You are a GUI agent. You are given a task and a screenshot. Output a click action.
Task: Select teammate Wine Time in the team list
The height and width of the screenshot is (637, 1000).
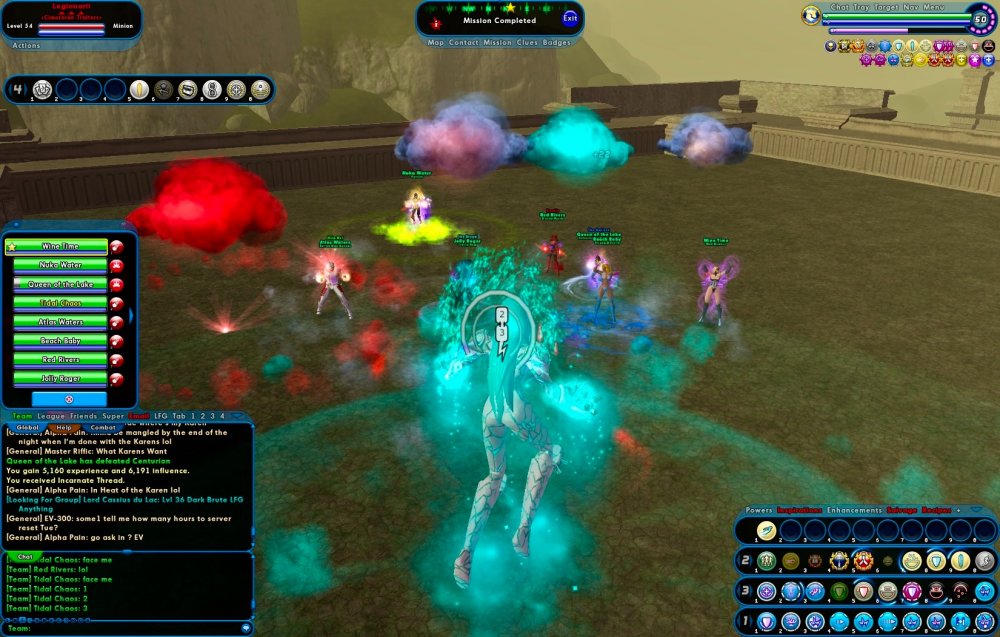coord(58,246)
